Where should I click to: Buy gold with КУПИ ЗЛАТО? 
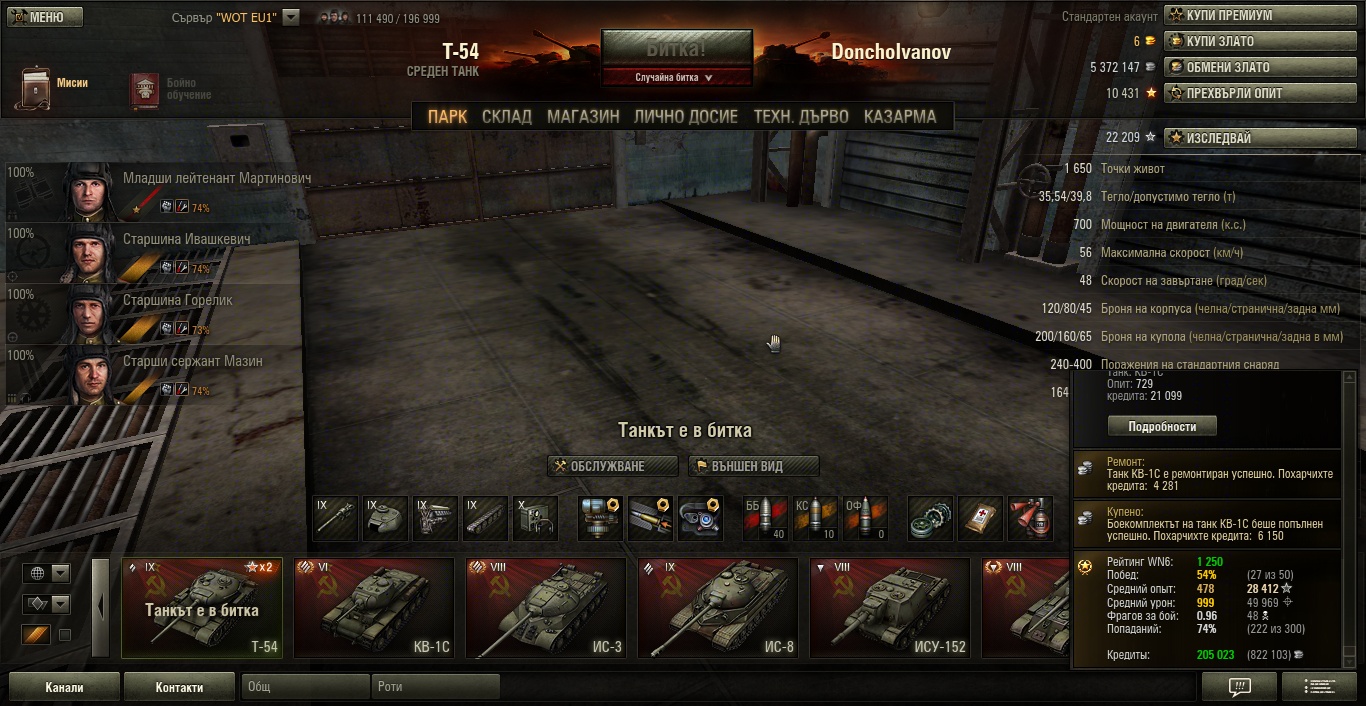pyautogui.click(x=1258, y=42)
